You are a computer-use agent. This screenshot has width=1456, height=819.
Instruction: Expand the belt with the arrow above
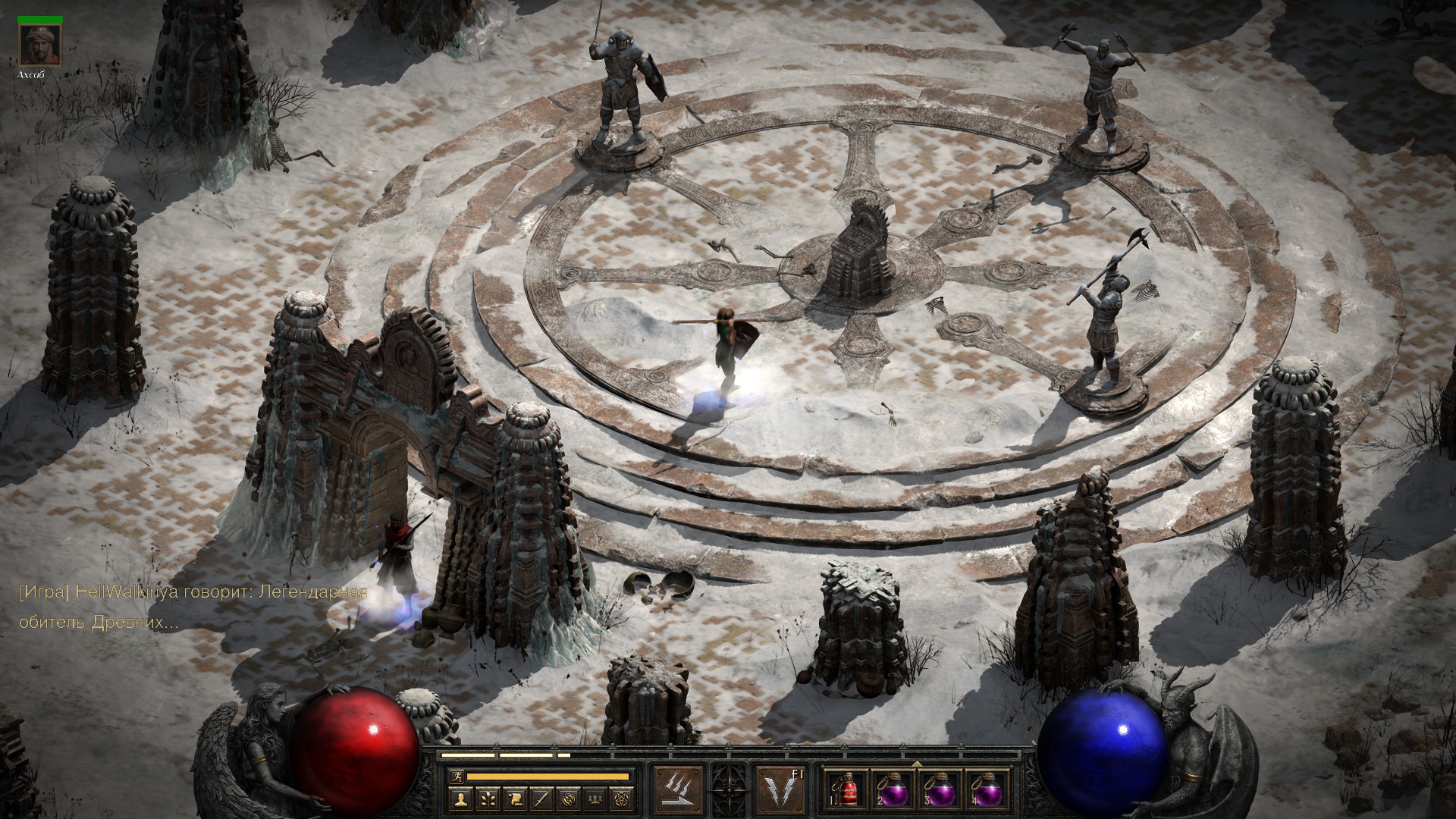[x=916, y=763]
